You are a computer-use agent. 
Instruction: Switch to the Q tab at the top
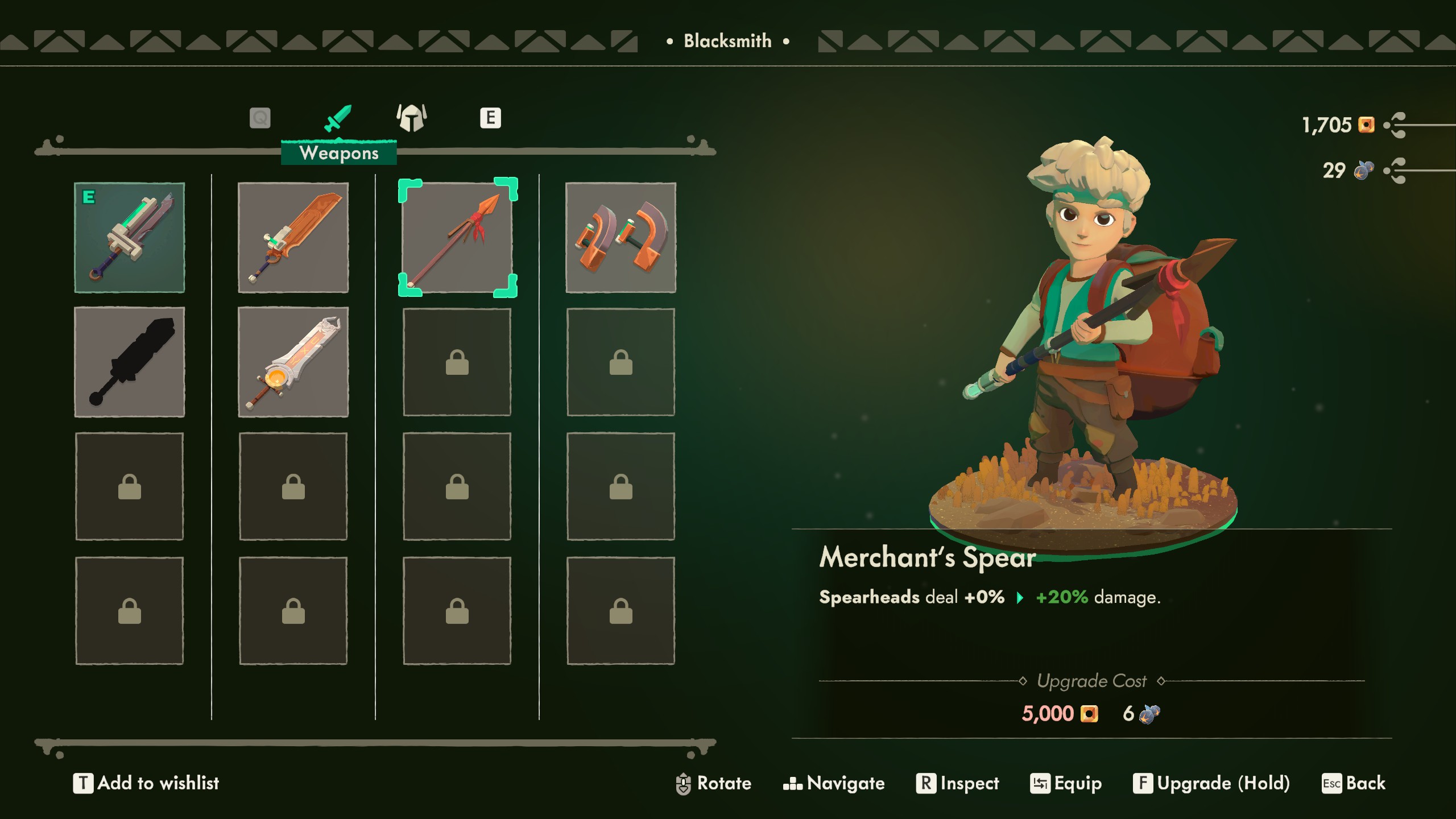tap(260, 118)
